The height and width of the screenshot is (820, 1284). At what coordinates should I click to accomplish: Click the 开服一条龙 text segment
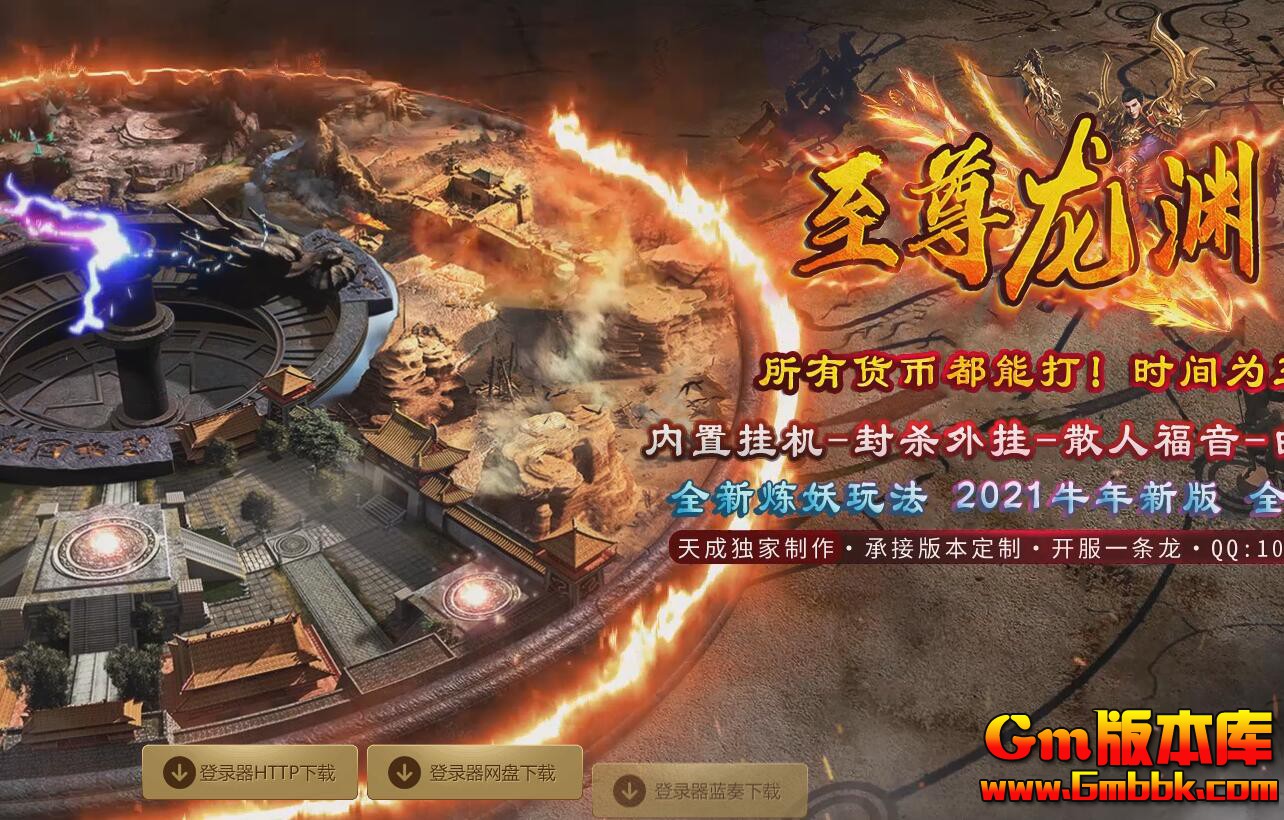click(1115, 548)
